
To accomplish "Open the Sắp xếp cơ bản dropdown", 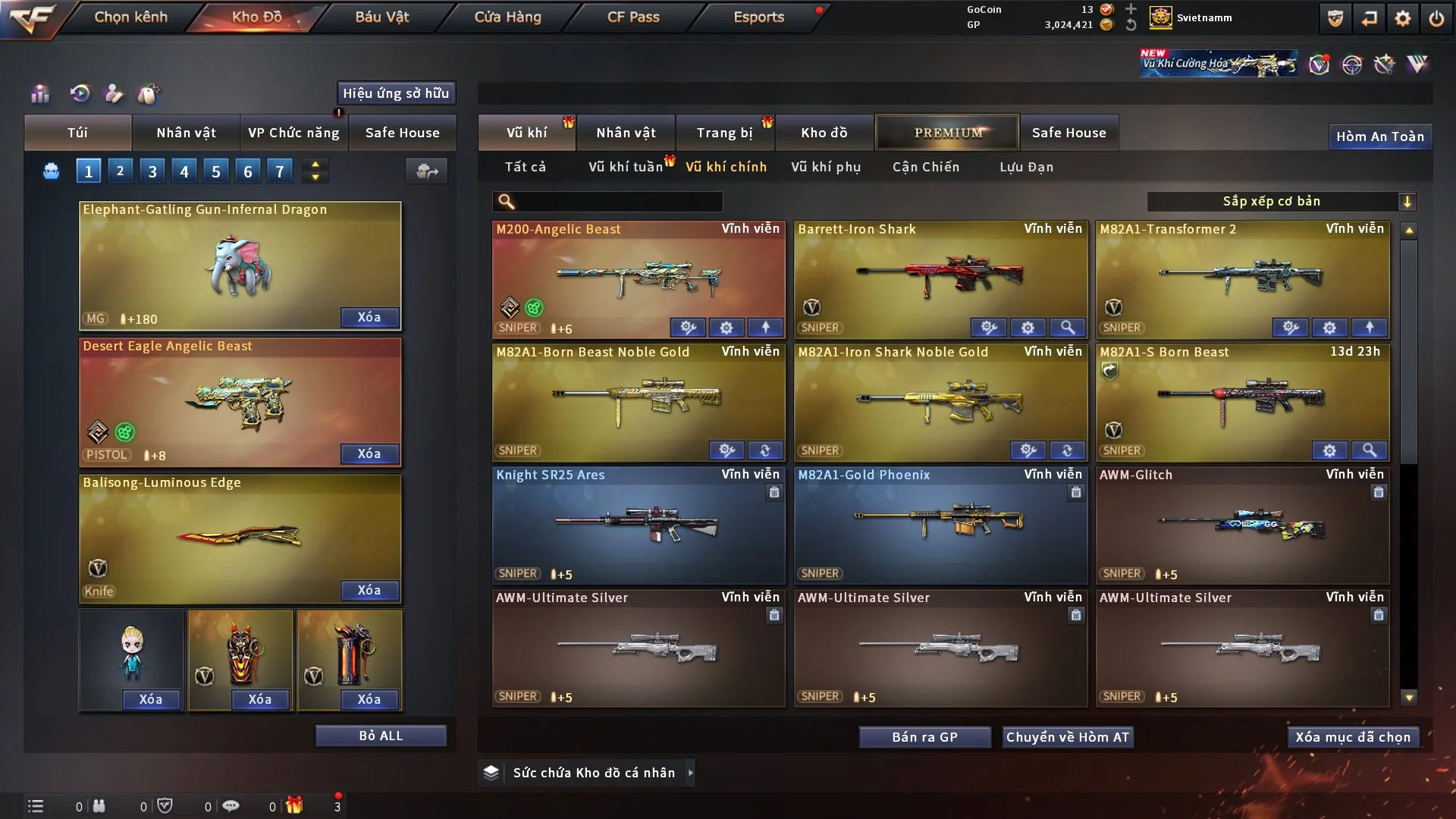I will tap(1281, 202).
